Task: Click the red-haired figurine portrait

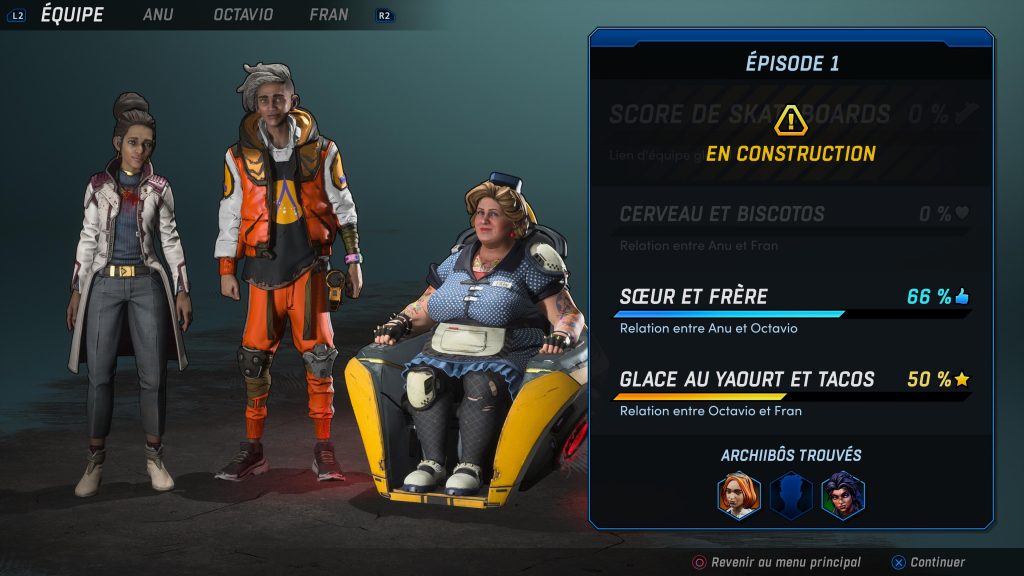Action: click(739, 495)
